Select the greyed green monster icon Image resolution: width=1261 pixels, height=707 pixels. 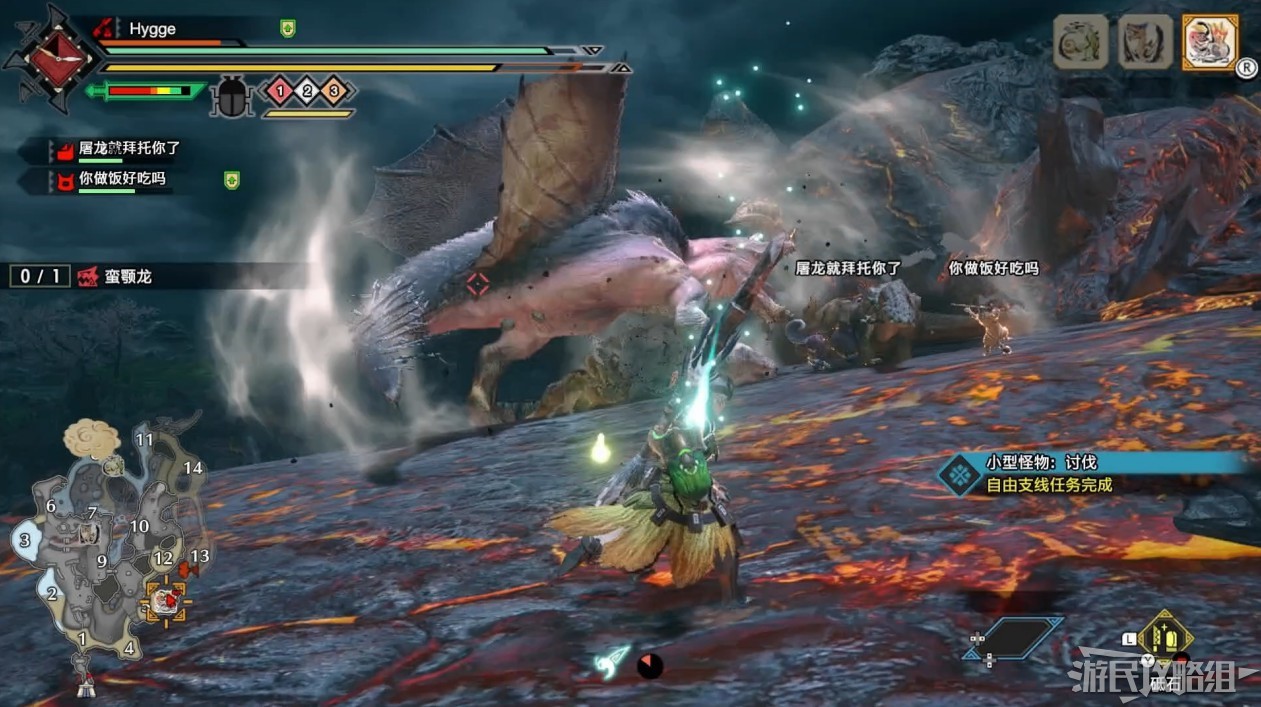coord(1080,42)
